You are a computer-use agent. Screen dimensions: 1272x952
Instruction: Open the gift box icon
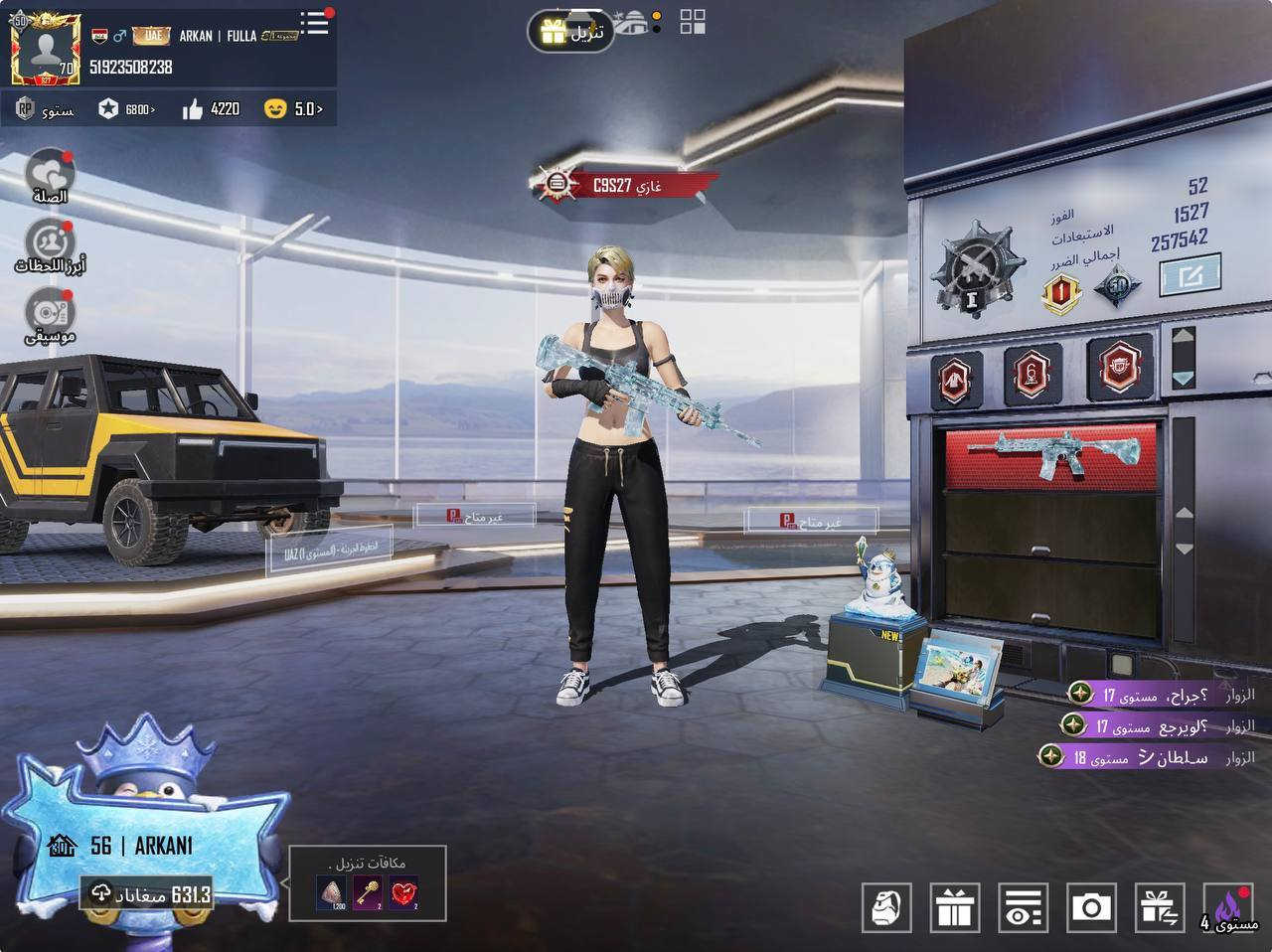(955, 906)
